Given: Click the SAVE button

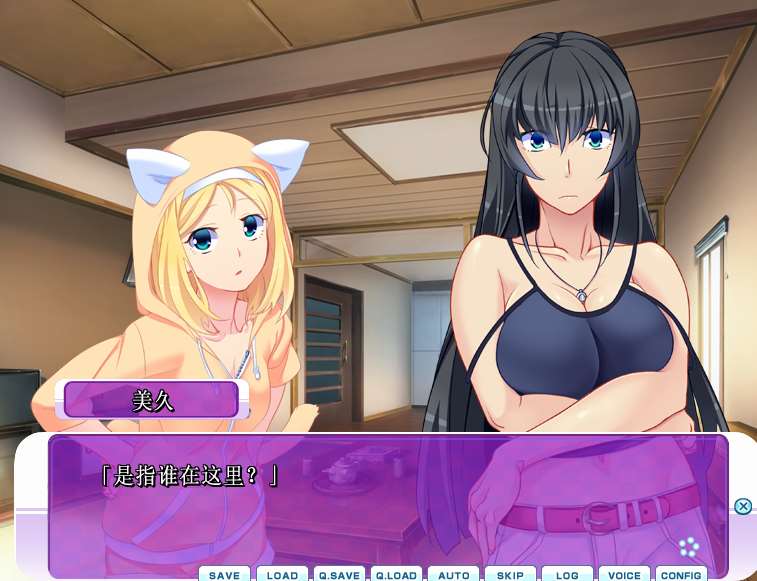Looking at the screenshot, I should pos(224,574).
